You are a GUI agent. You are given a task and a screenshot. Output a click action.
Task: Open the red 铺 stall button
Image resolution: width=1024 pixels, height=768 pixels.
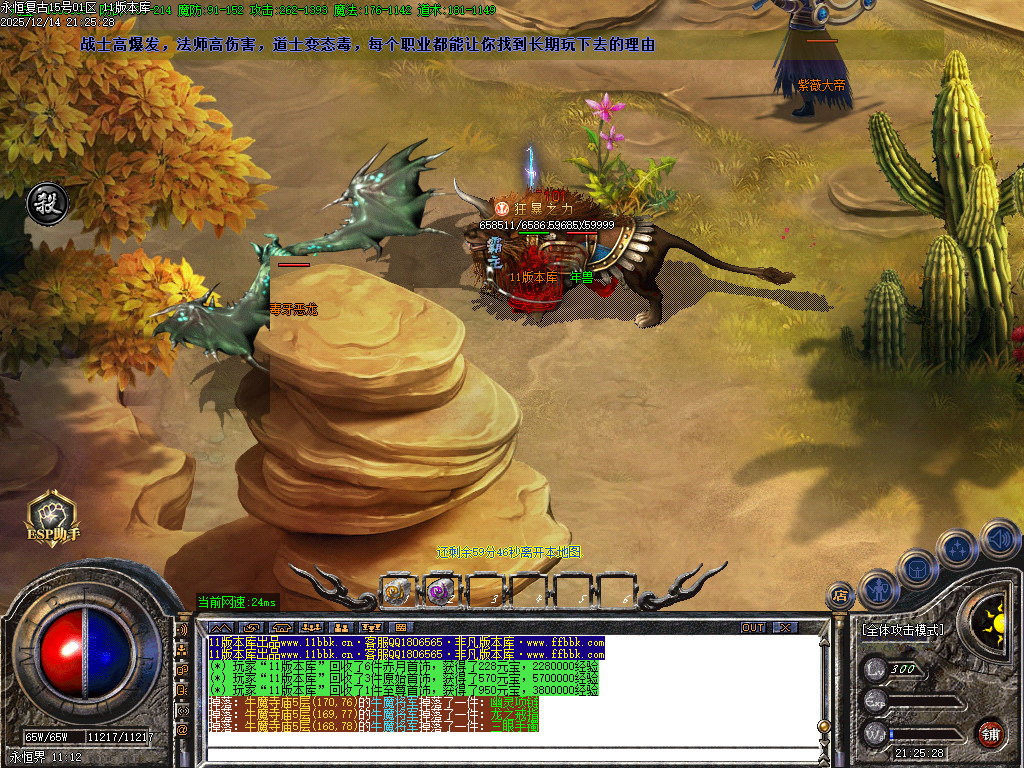[990, 733]
